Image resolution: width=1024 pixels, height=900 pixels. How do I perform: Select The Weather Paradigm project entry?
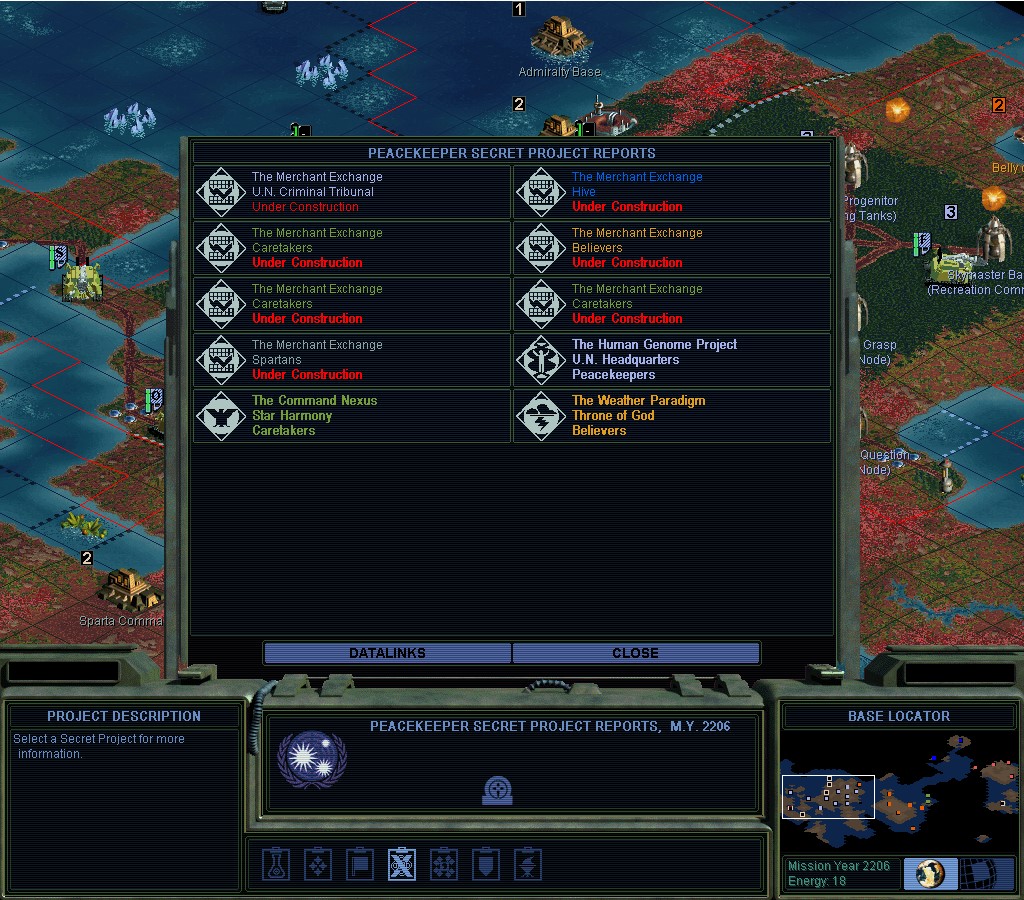point(671,416)
